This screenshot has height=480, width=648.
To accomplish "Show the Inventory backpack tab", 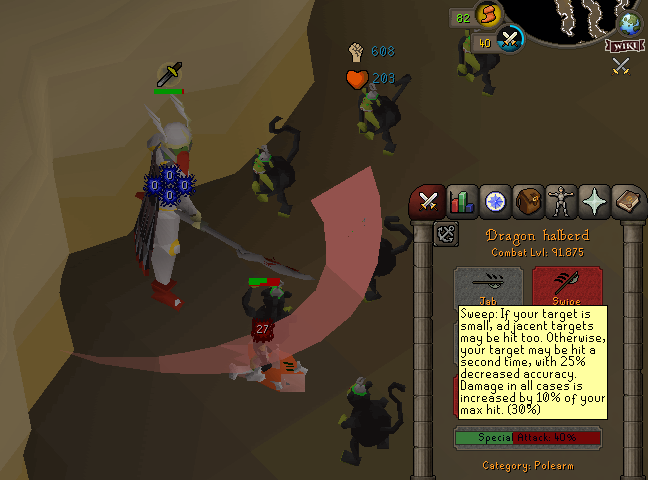I will pyautogui.click(x=529, y=202).
